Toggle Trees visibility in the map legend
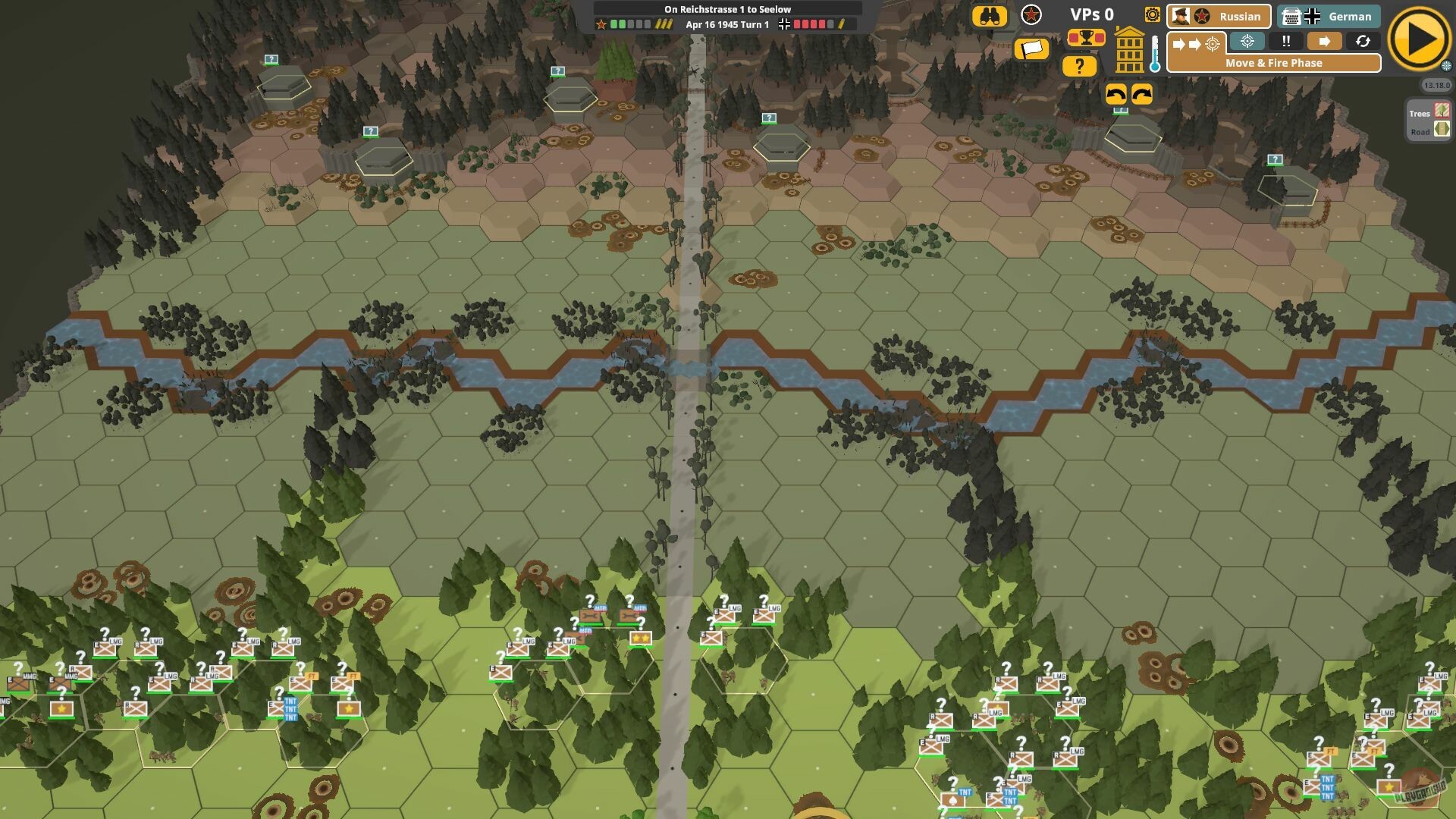The width and height of the screenshot is (1456, 819). click(1440, 112)
